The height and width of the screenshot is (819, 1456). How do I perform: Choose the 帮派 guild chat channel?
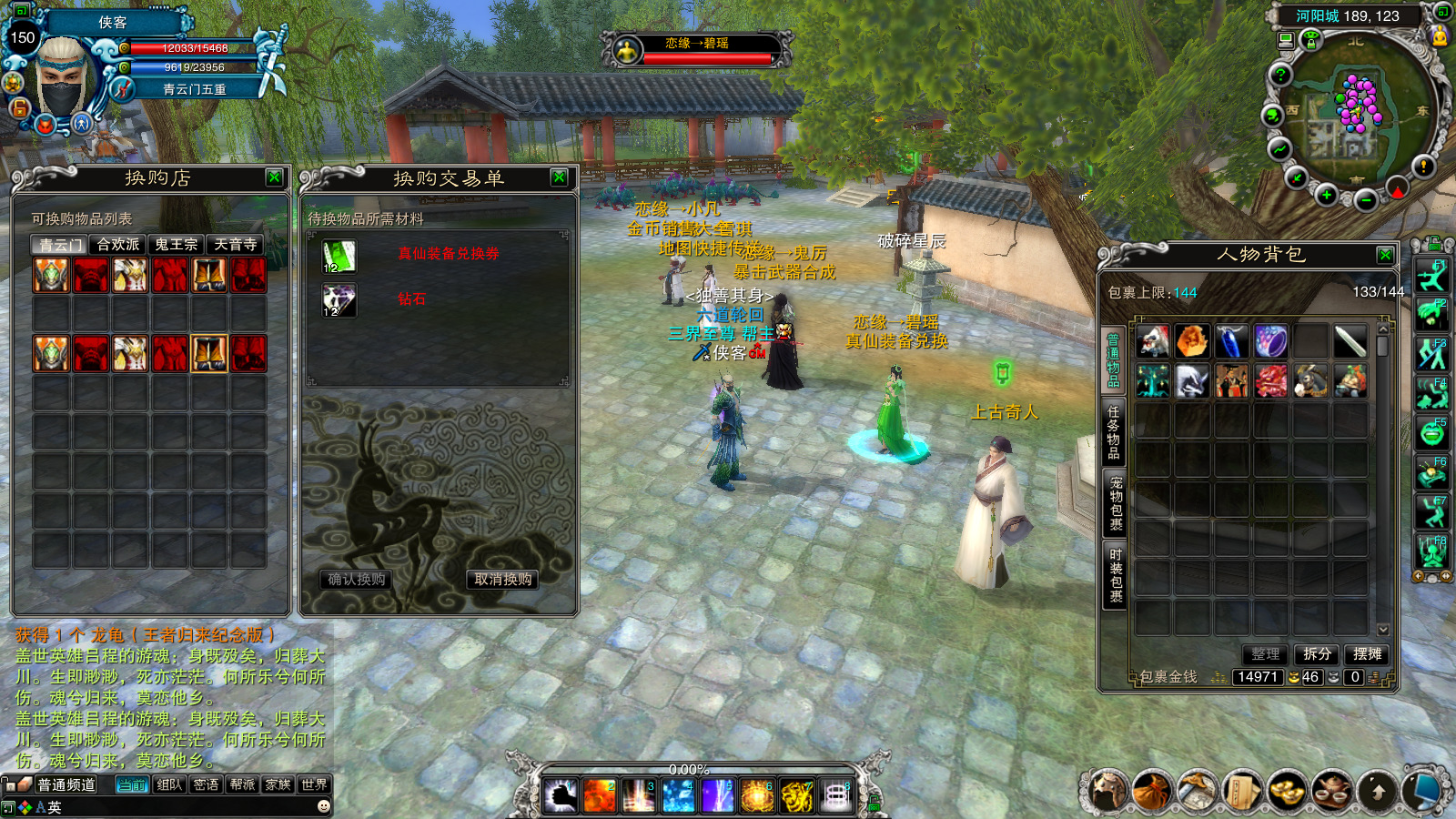[242, 784]
